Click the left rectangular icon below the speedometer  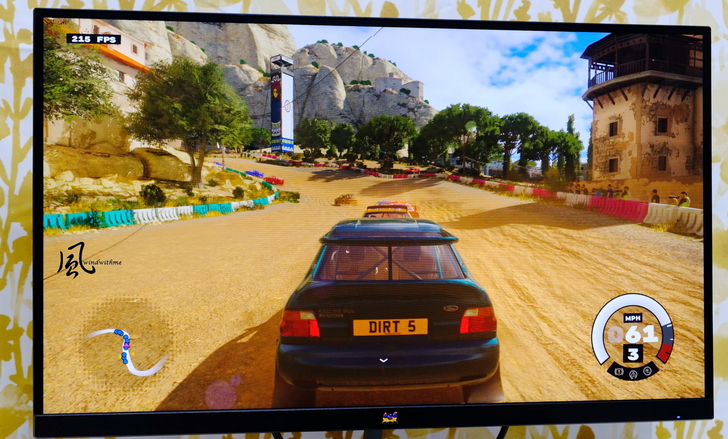coord(619,372)
